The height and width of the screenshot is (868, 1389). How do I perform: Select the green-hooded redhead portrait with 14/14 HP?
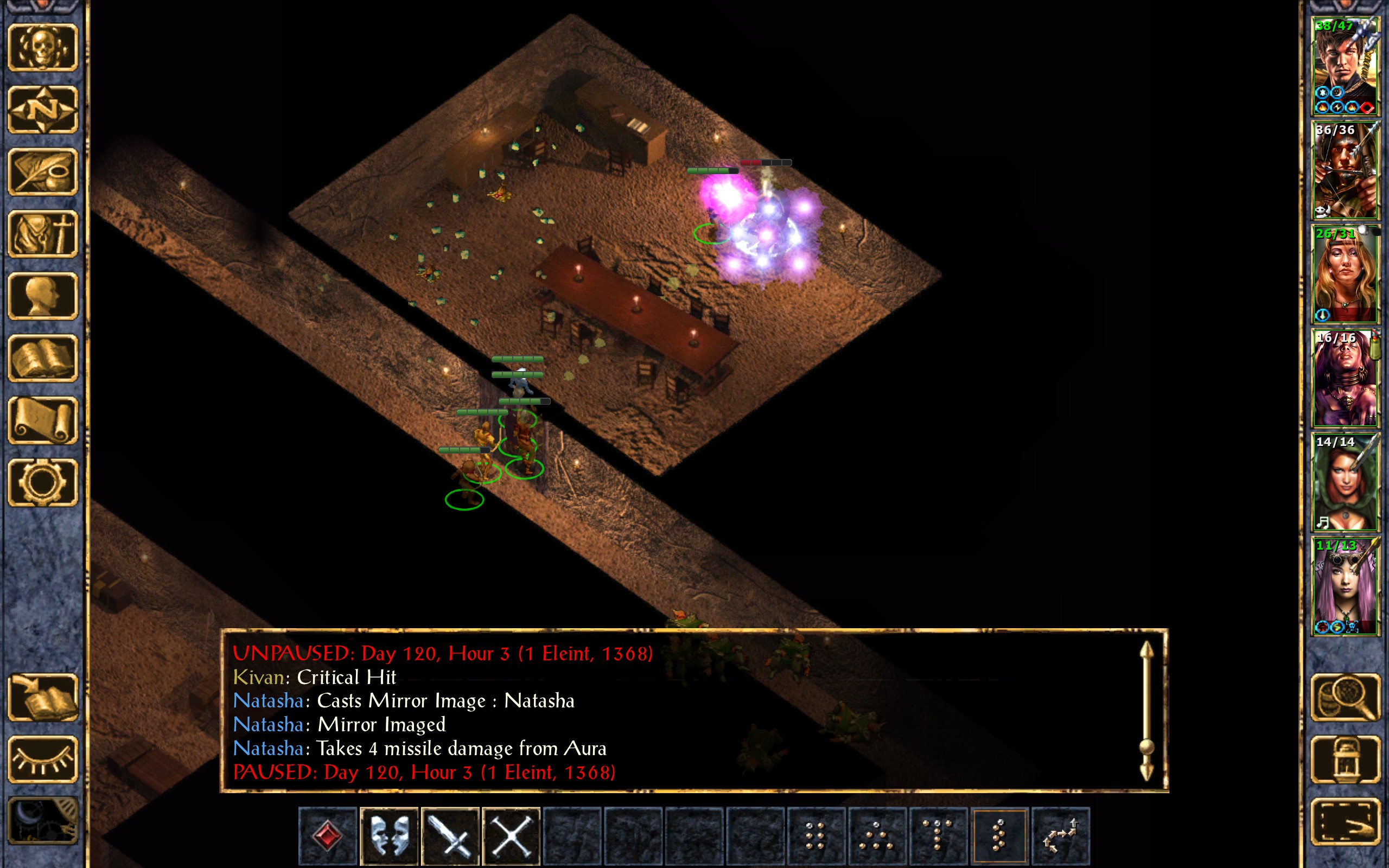coord(1345,482)
